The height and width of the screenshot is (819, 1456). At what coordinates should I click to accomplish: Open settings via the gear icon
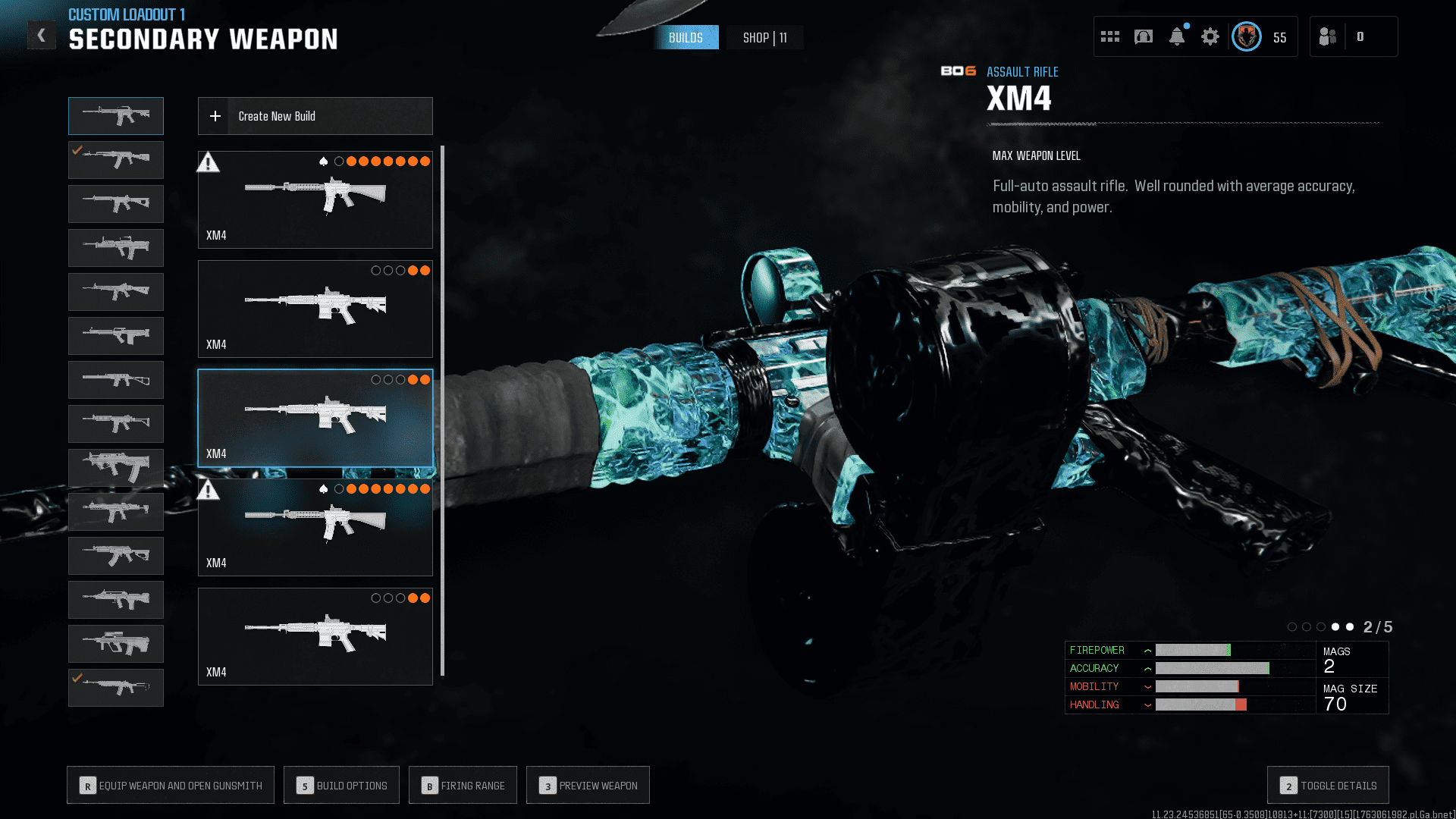point(1210,36)
